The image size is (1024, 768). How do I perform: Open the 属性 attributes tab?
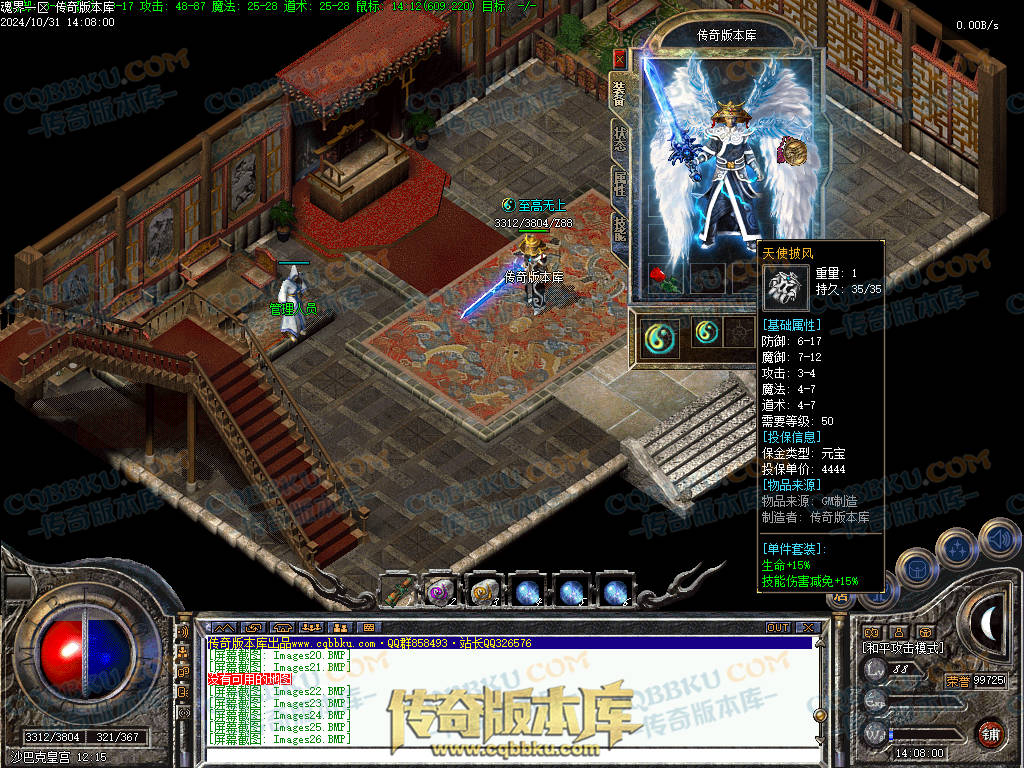[620, 185]
